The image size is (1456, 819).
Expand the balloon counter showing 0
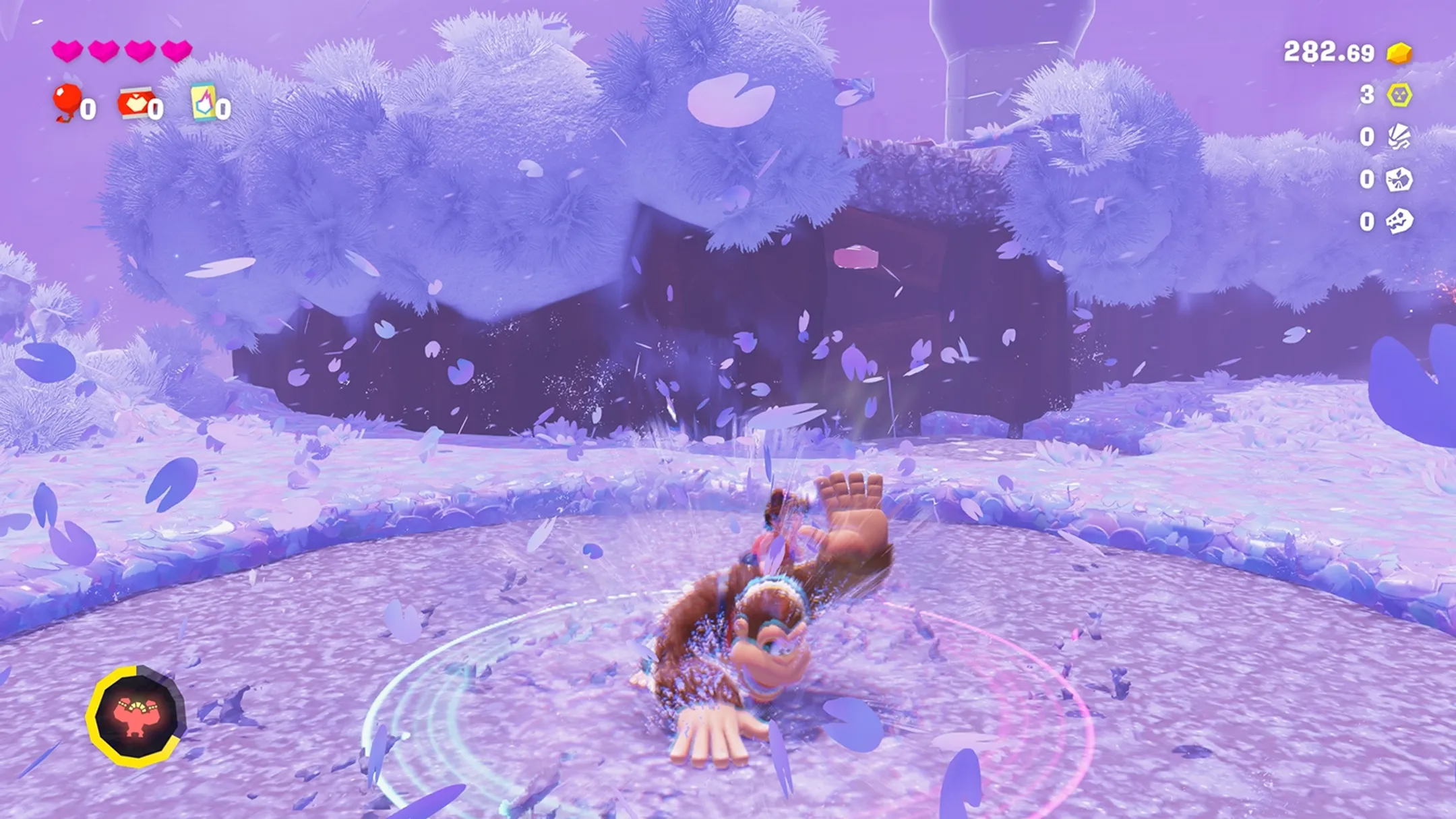(x=88, y=108)
